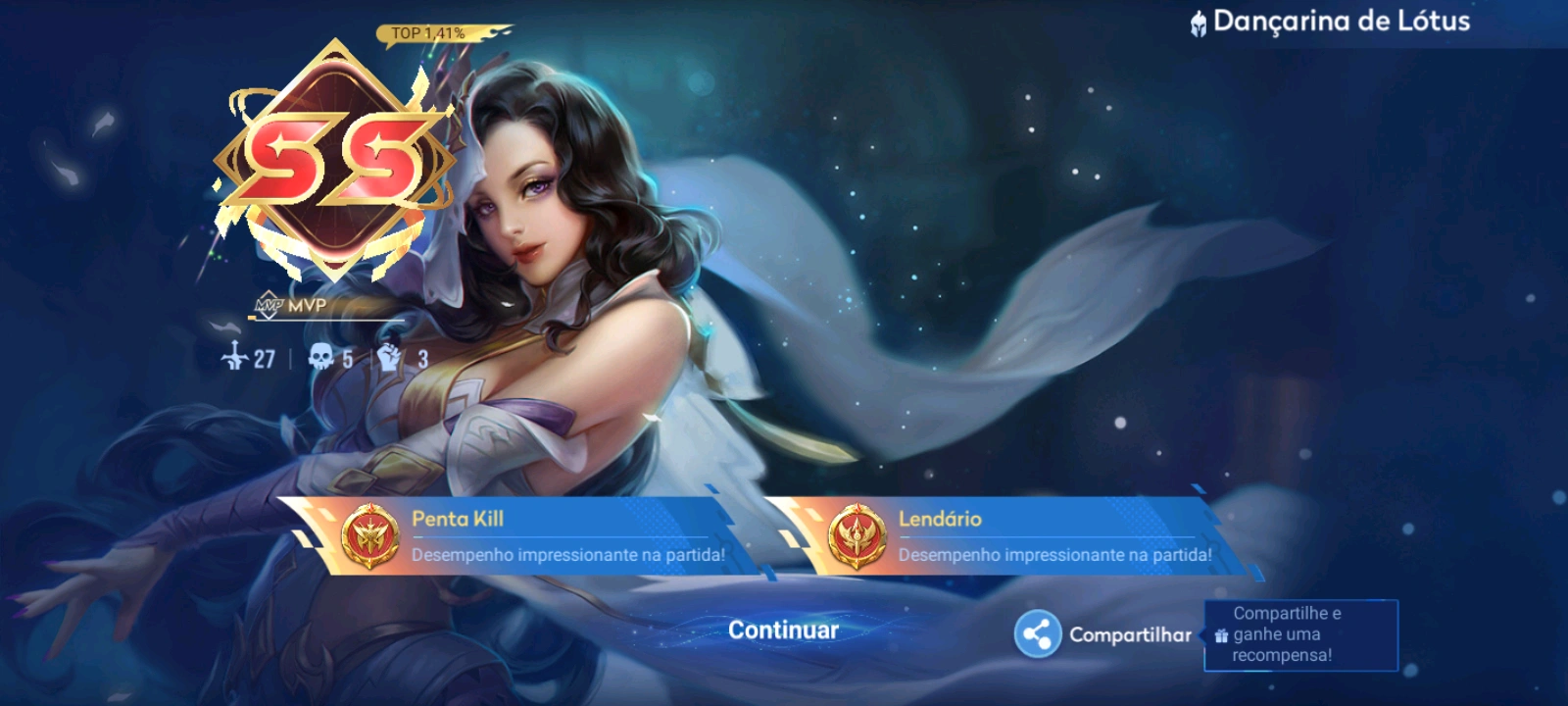The image size is (1568, 706).
Task: Open the share reward tooltip
Action: coord(1300,634)
